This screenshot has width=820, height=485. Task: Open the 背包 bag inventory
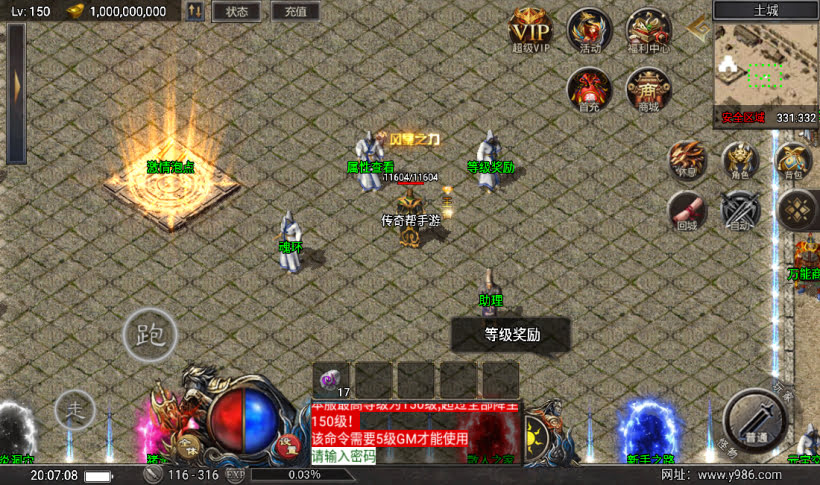tap(793, 160)
